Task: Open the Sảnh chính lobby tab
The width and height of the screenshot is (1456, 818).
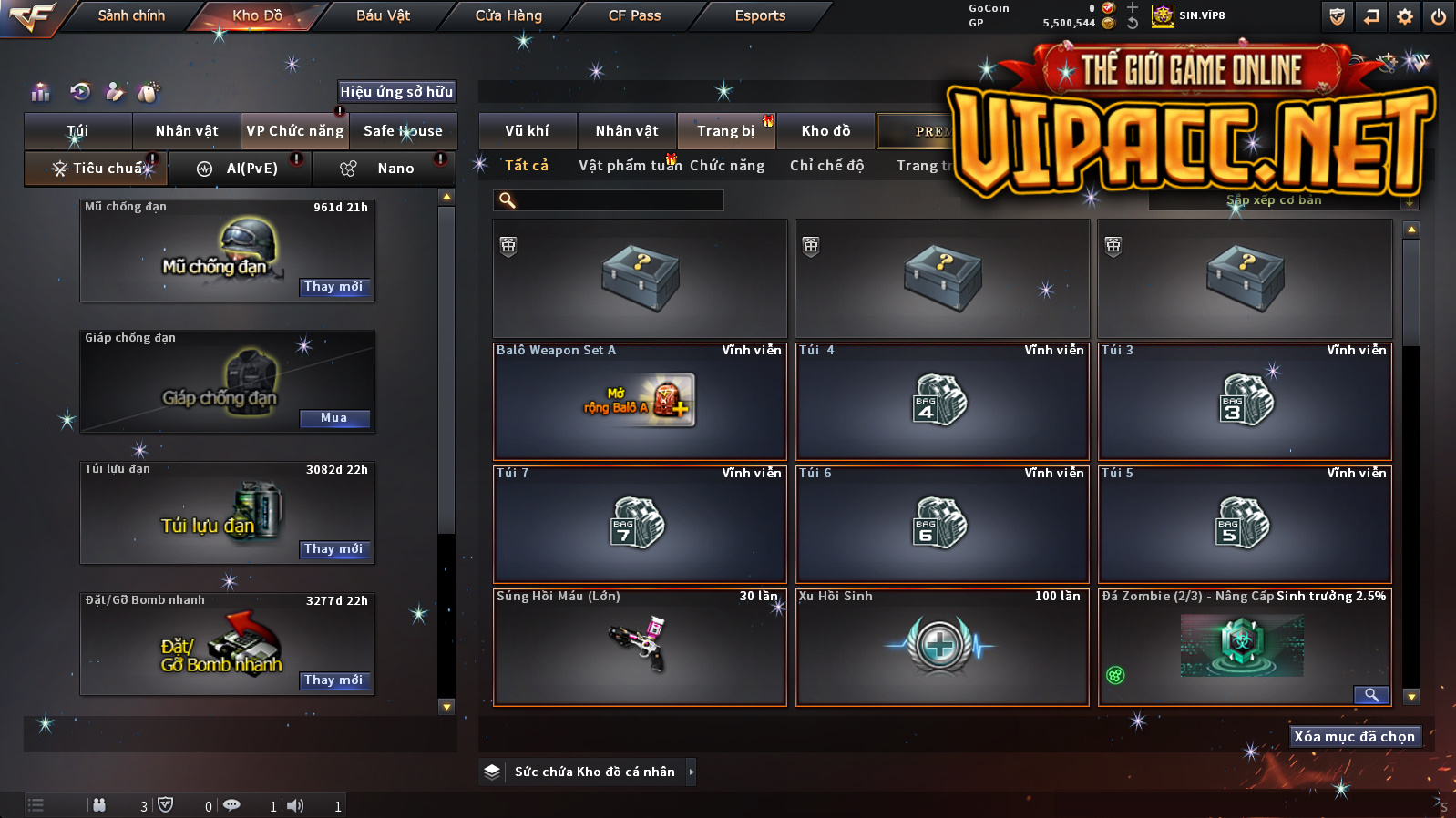Action: 131,15
